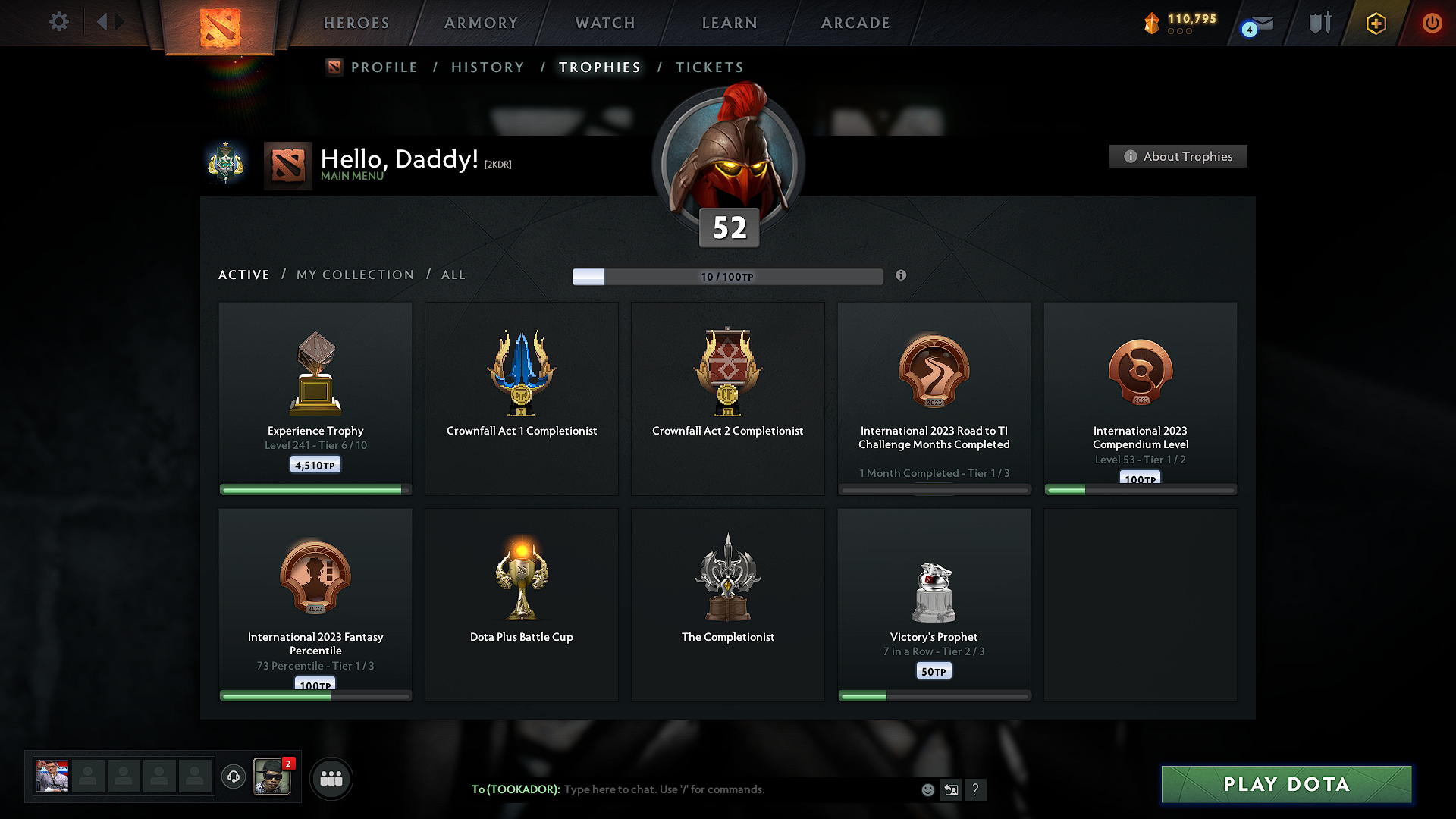Open the friends list grid icon bottom right
This screenshot has height=819, width=1456.
point(331,778)
